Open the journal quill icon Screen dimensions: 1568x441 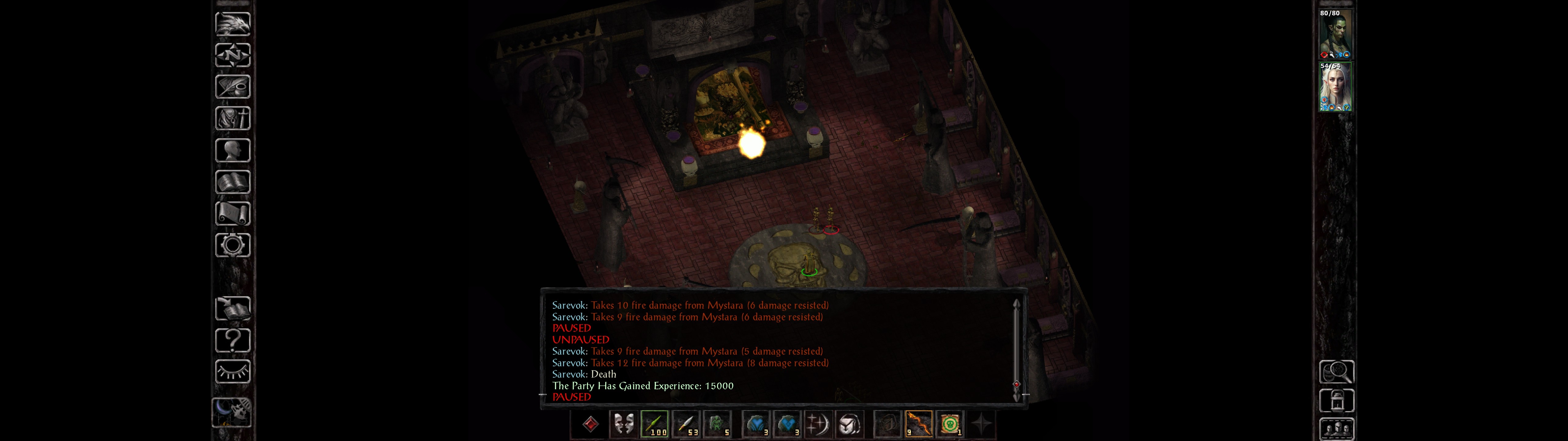click(232, 86)
